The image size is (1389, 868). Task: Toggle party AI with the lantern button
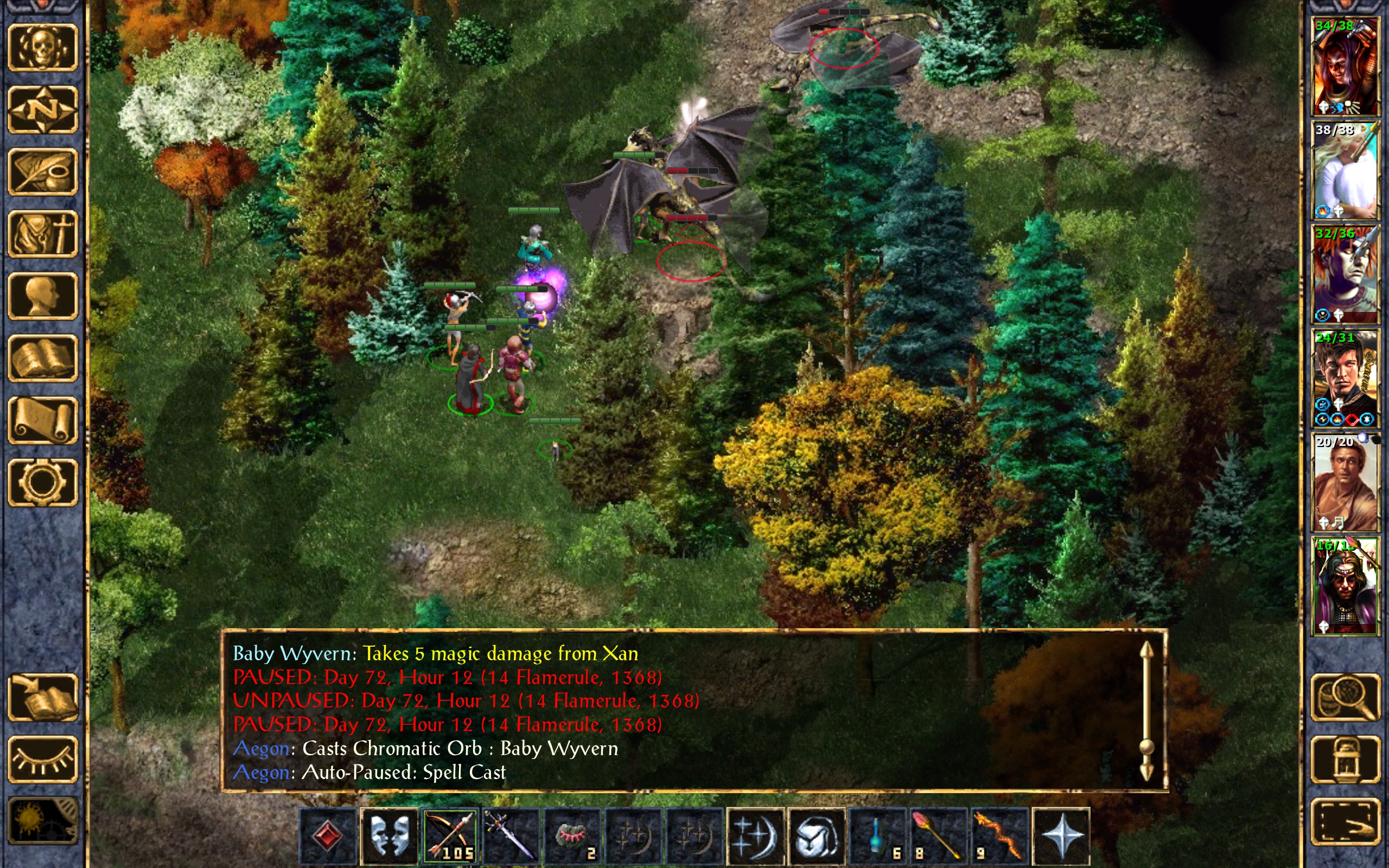coord(1345,759)
